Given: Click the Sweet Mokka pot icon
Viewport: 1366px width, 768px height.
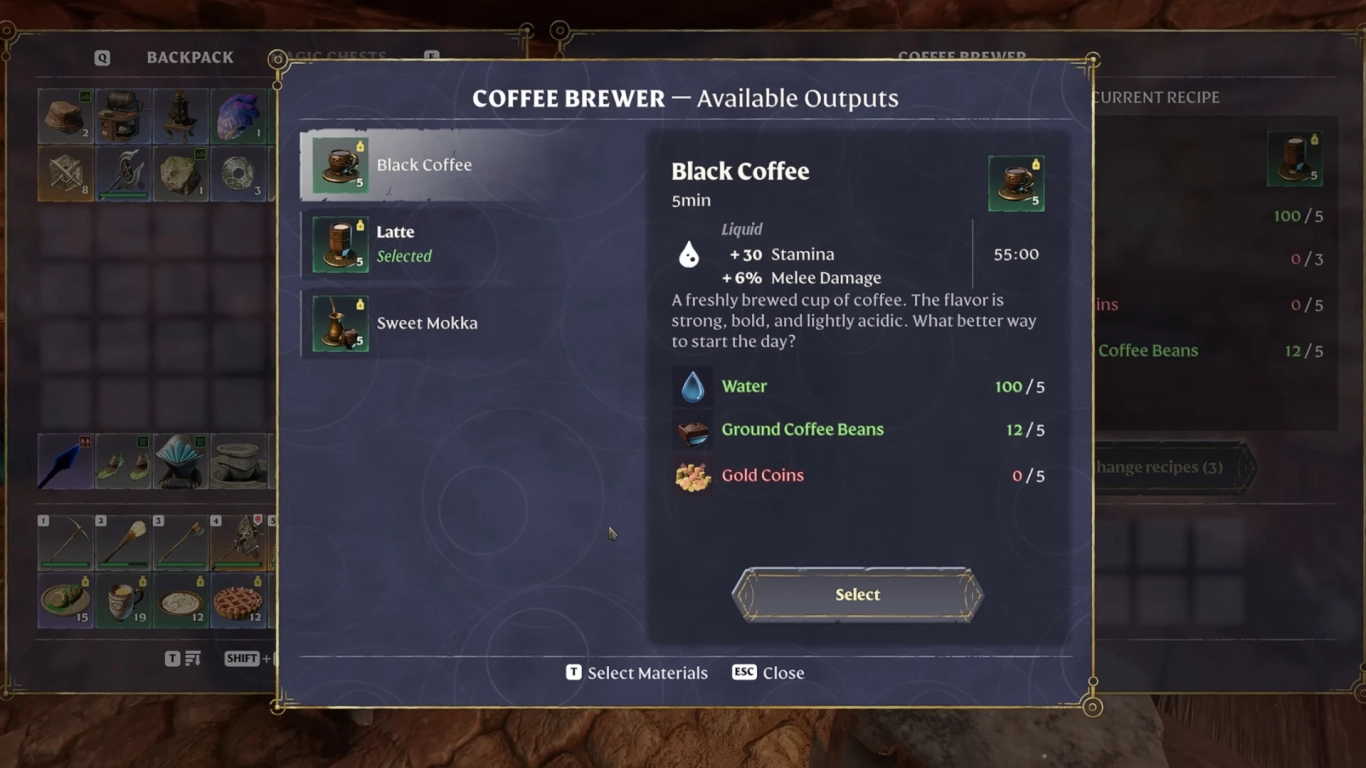Looking at the screenshot, I should (x=338, y=323).
